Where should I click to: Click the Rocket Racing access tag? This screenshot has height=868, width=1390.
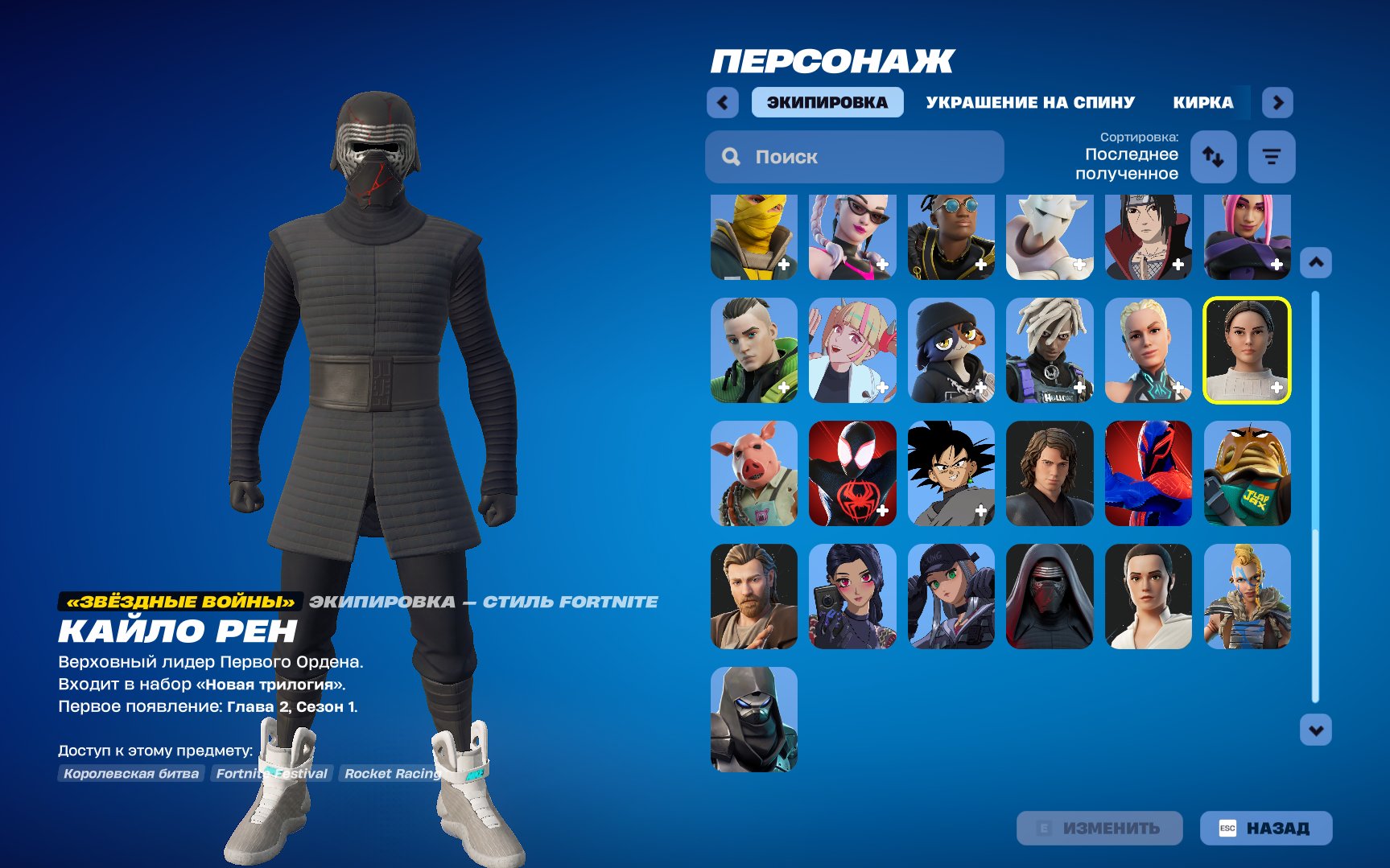click(x=392, y=773)
